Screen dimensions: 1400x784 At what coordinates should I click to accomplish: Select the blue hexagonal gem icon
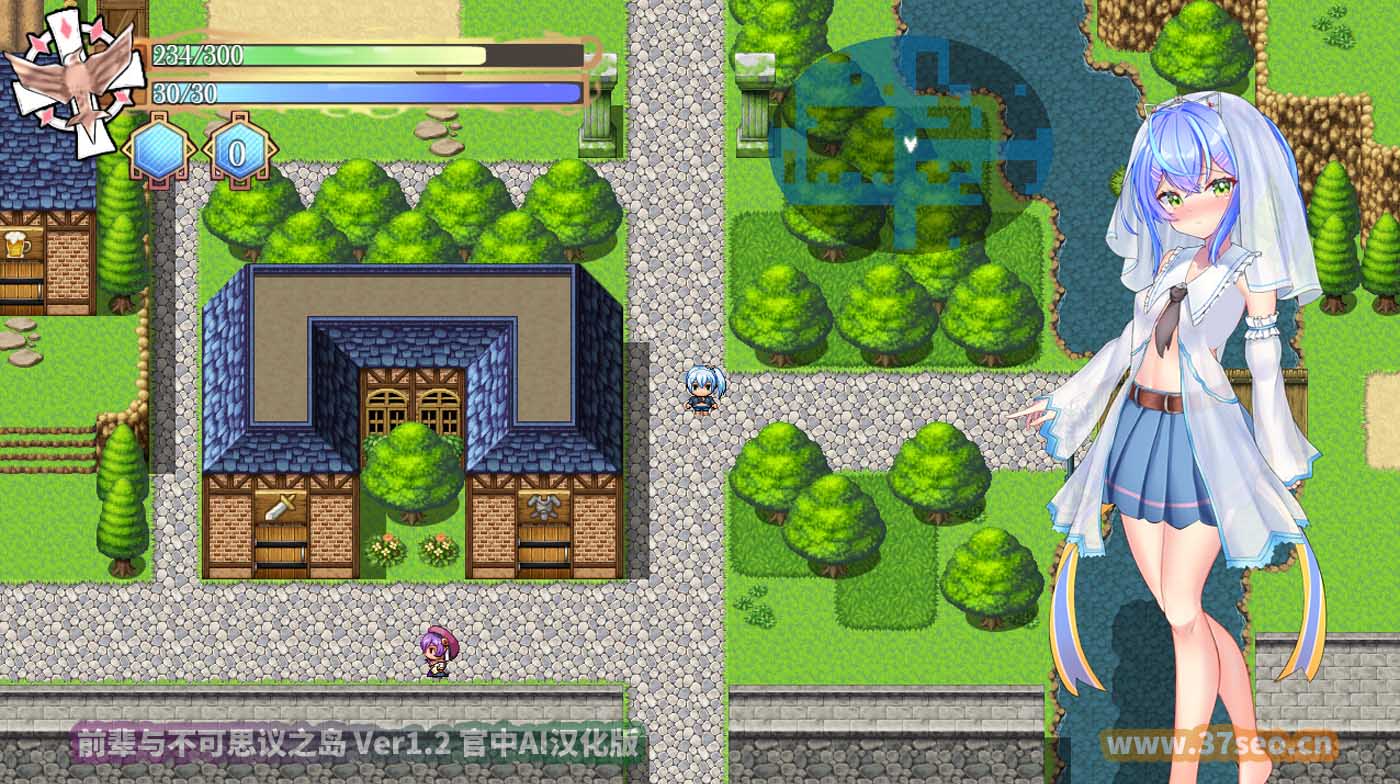(x=156, y=148)
